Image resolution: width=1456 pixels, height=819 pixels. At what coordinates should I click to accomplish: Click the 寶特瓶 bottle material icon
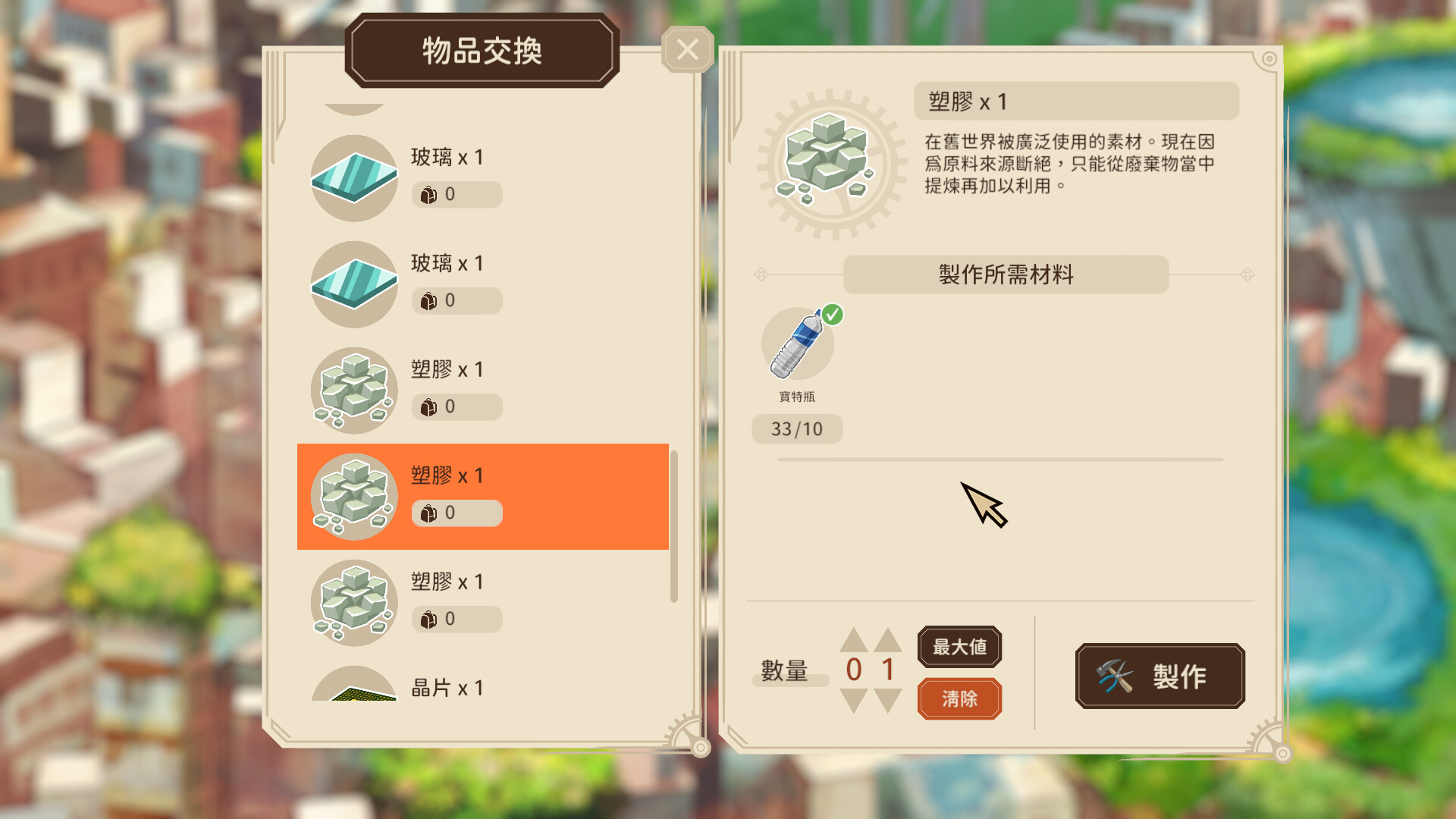796,343
